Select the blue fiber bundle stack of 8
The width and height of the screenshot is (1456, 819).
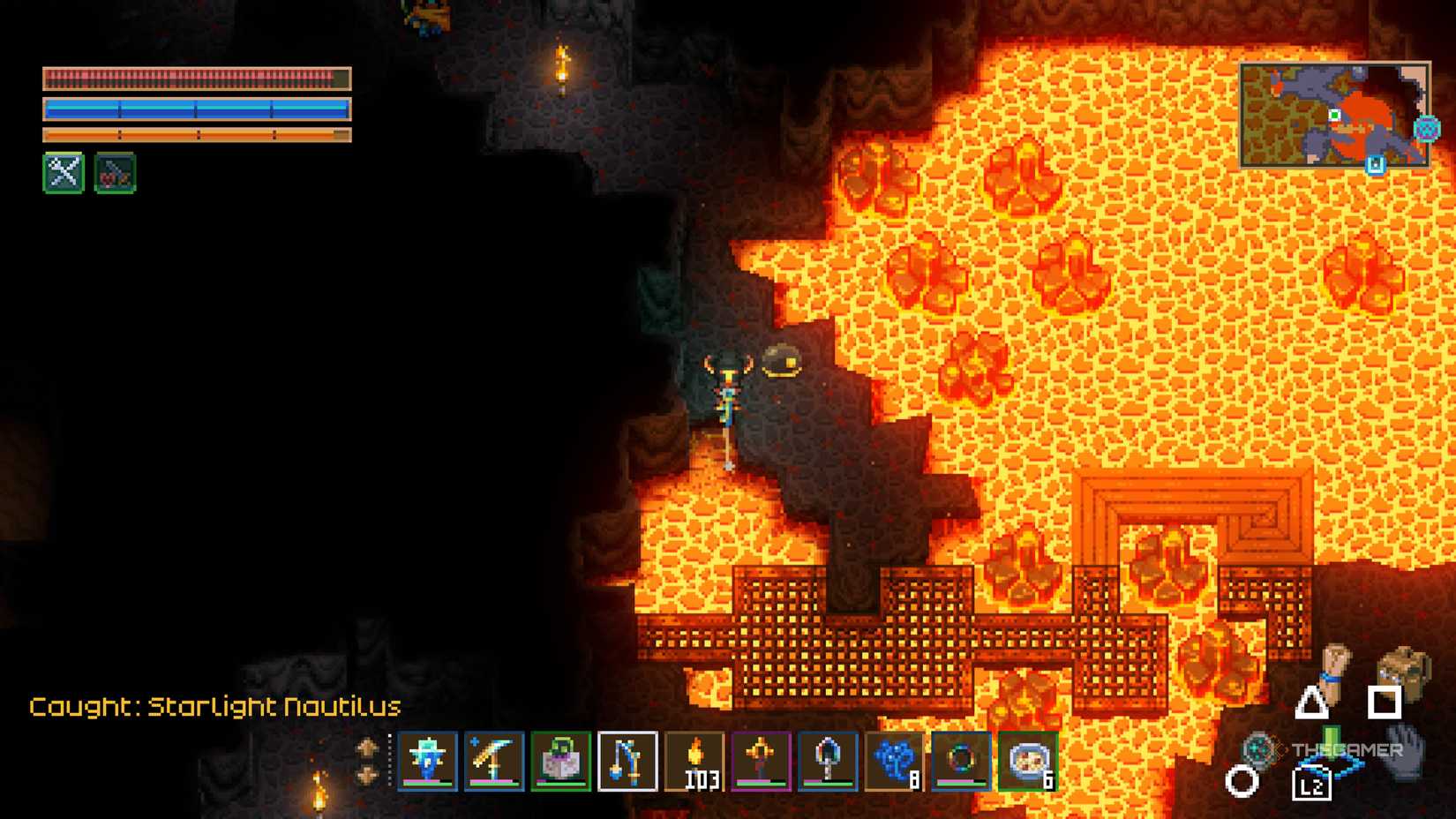point(894,761)
